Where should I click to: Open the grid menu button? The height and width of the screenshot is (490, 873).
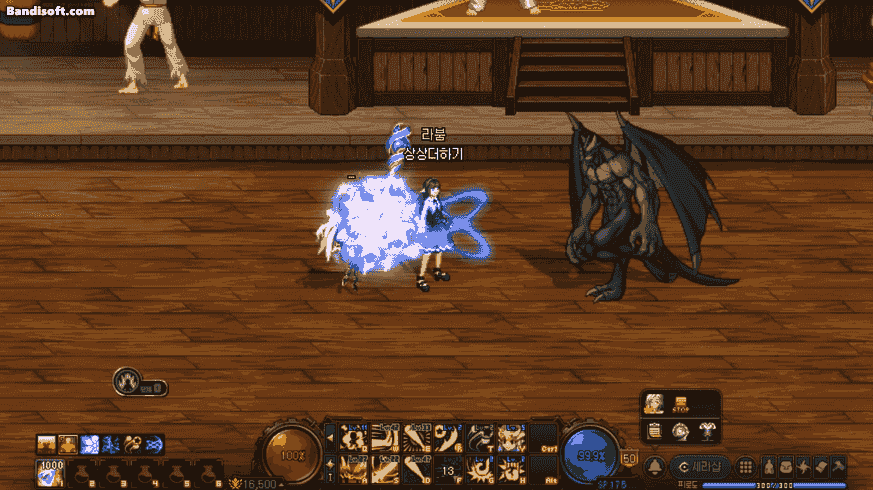tap(746, 467)
